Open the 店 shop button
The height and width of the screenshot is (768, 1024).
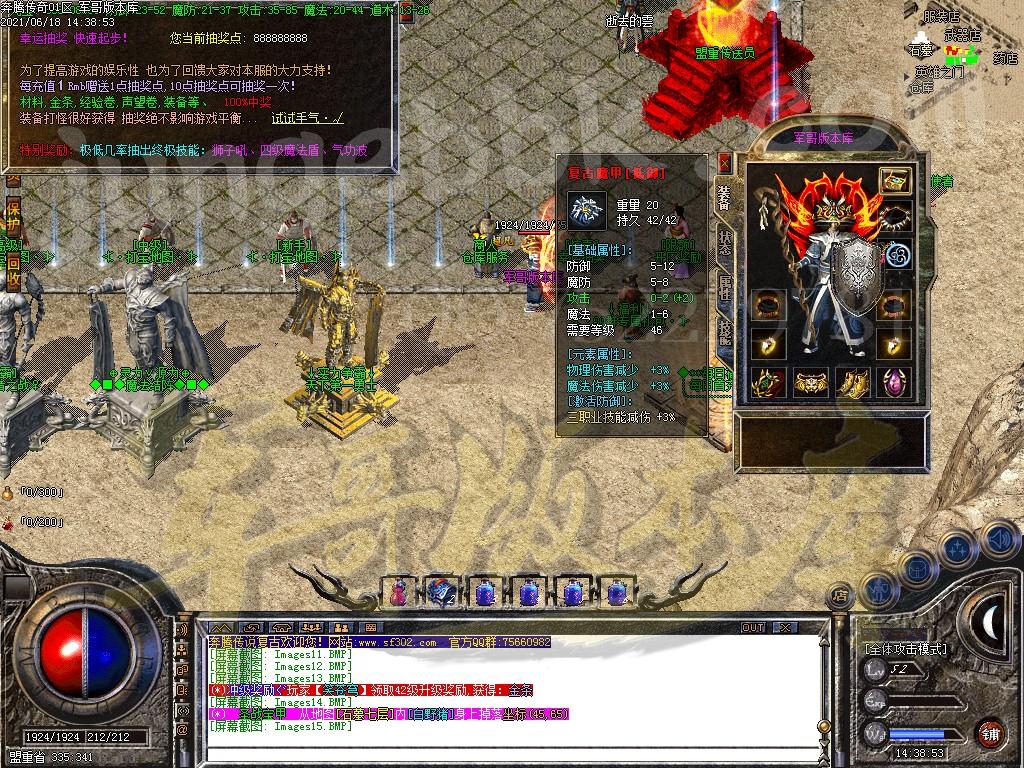(841, 596)
